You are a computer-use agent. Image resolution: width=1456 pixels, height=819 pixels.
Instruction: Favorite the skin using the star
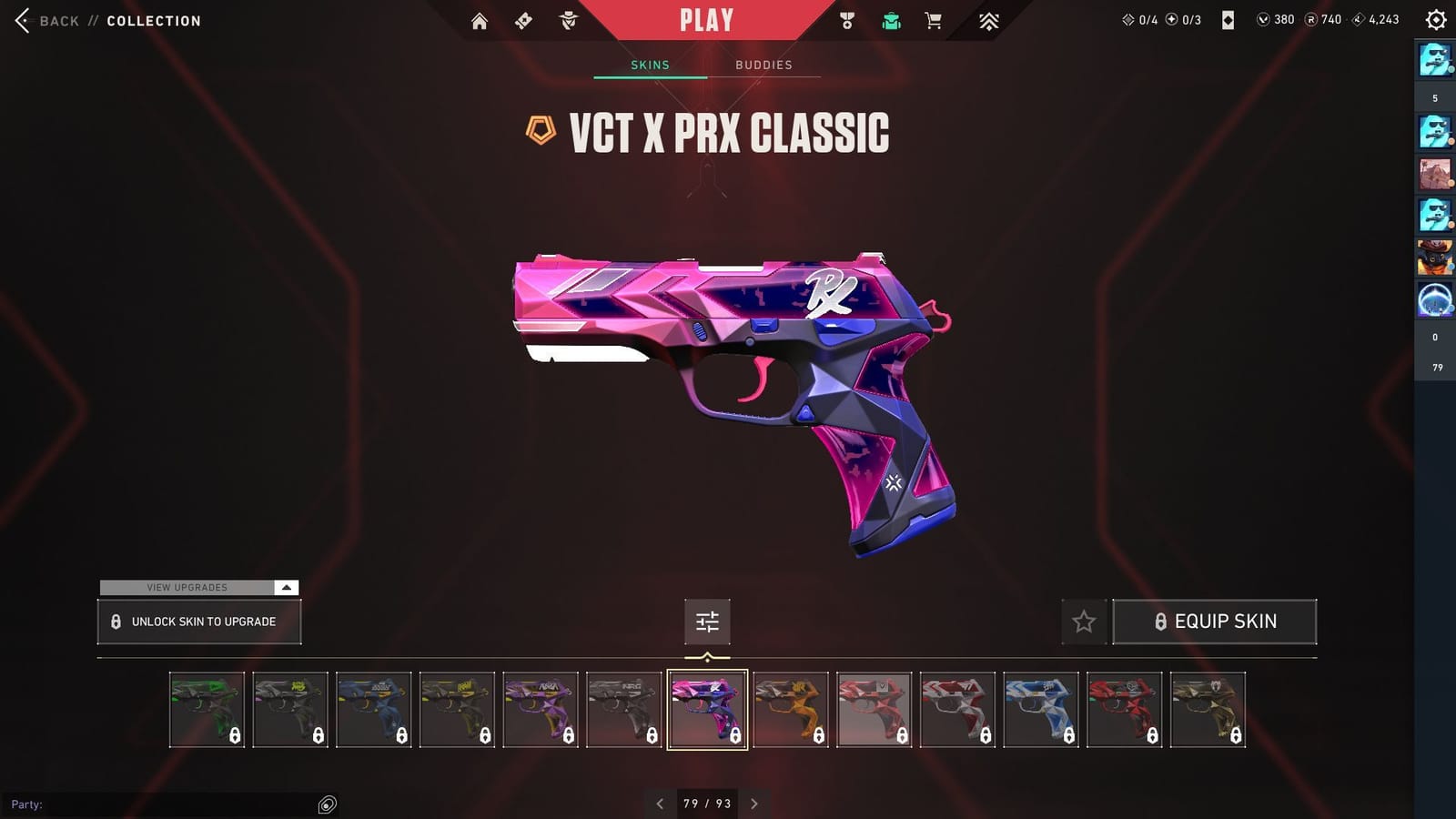pos(1084,622)
